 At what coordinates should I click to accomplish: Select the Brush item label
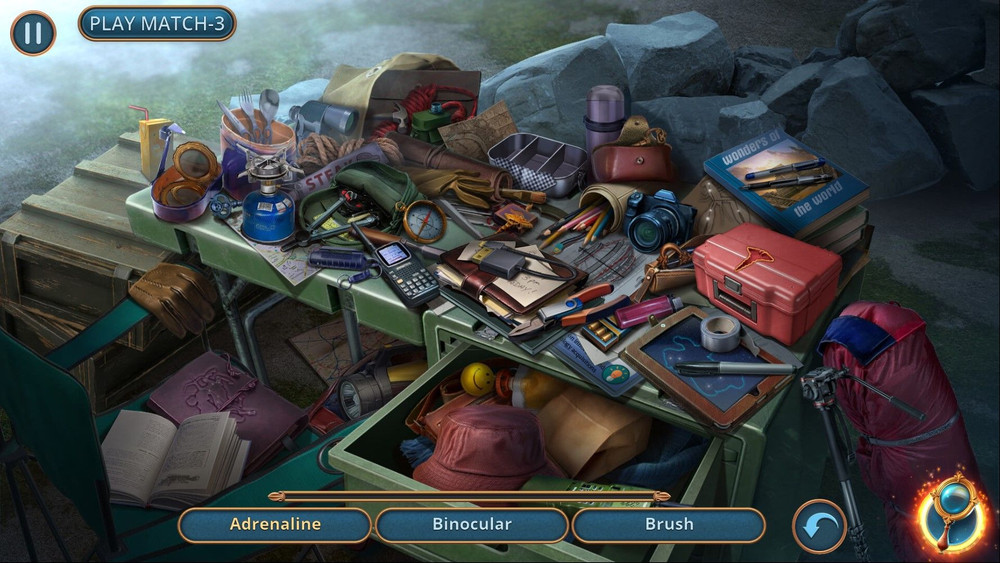(x=669, y=524)
